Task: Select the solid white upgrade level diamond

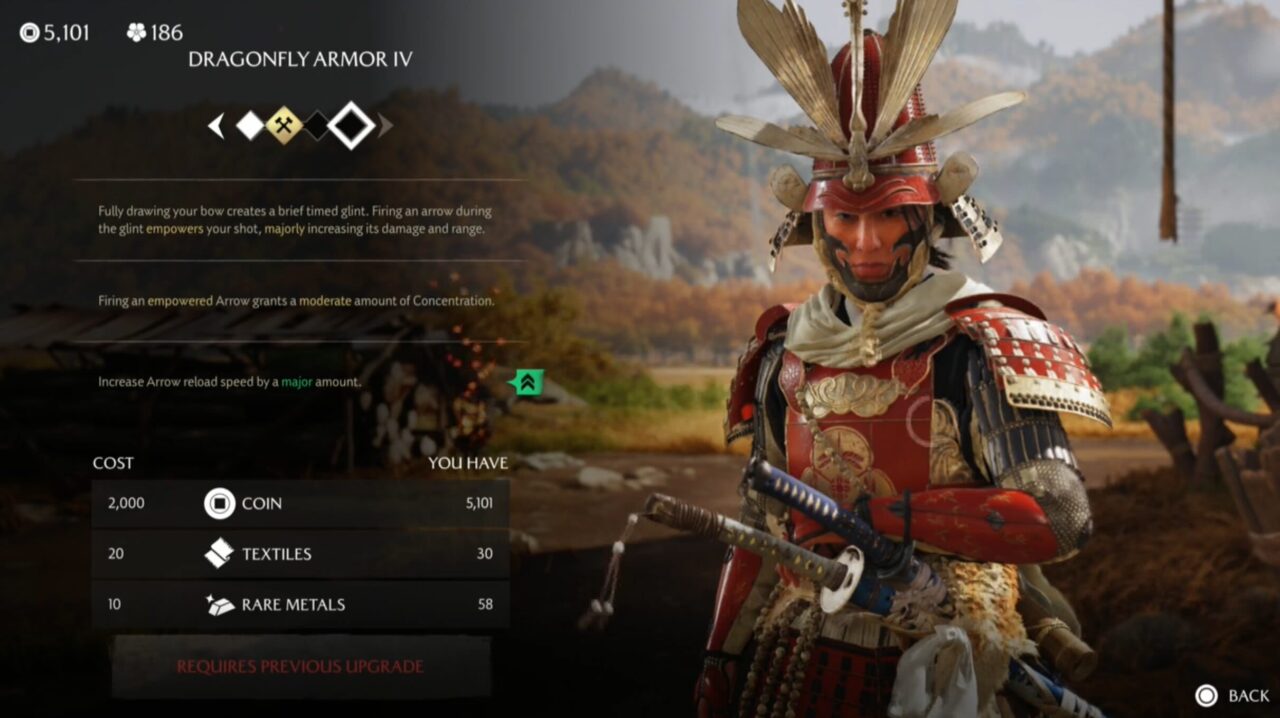Action: pyautogui.click(x=250, y=126)
